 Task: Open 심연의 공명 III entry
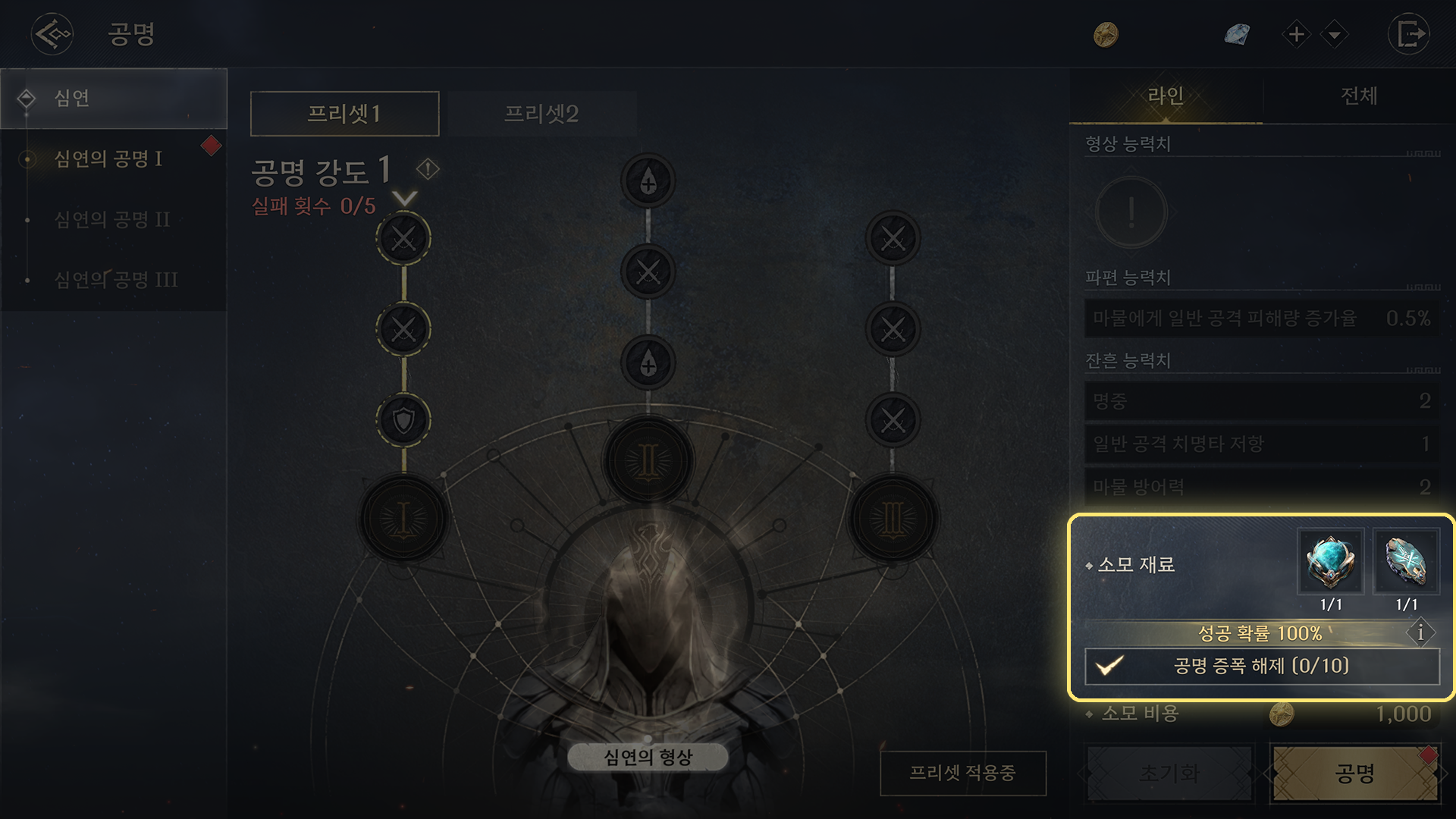(x=114, y=280)
